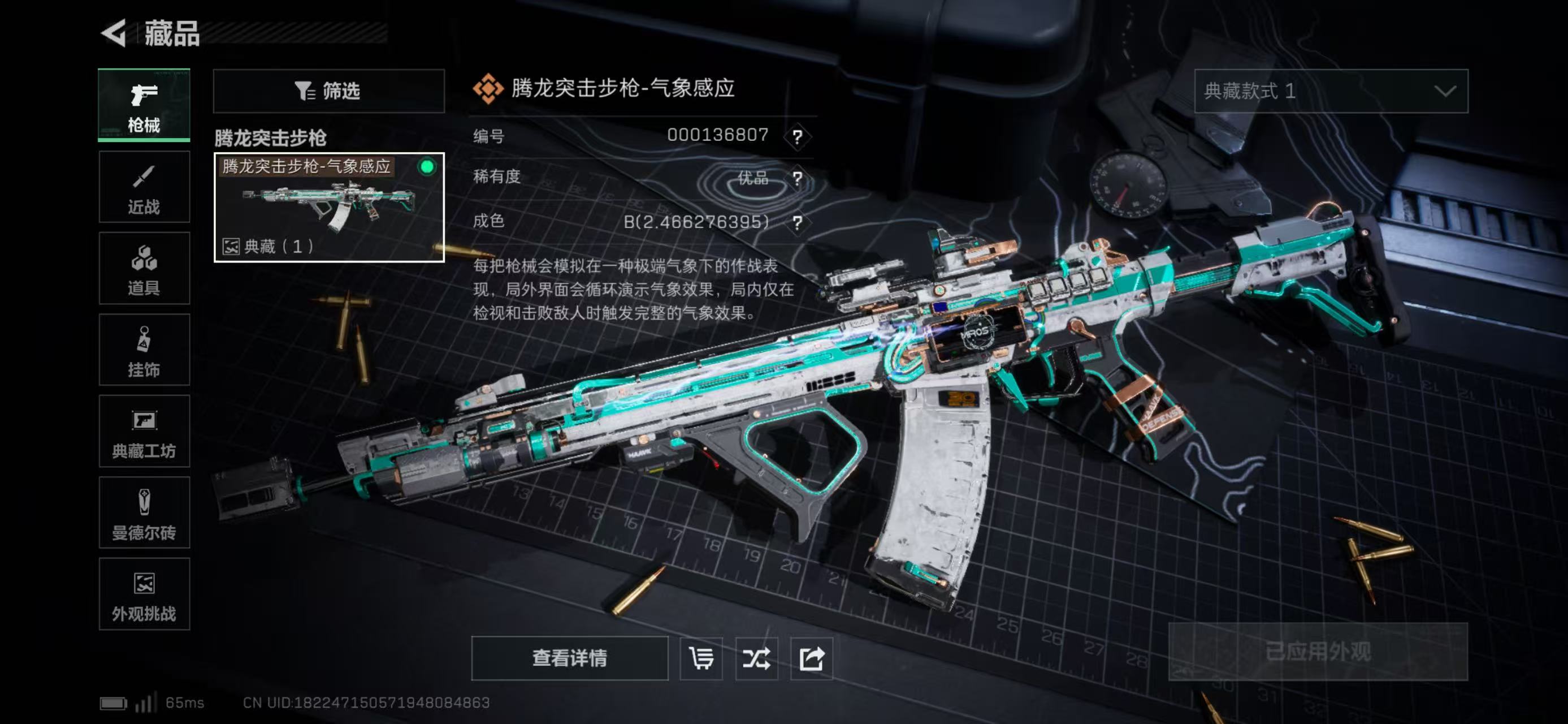Select the 道具 items tab
This screenshot has height=724, width=1568.
click(144, 268)
